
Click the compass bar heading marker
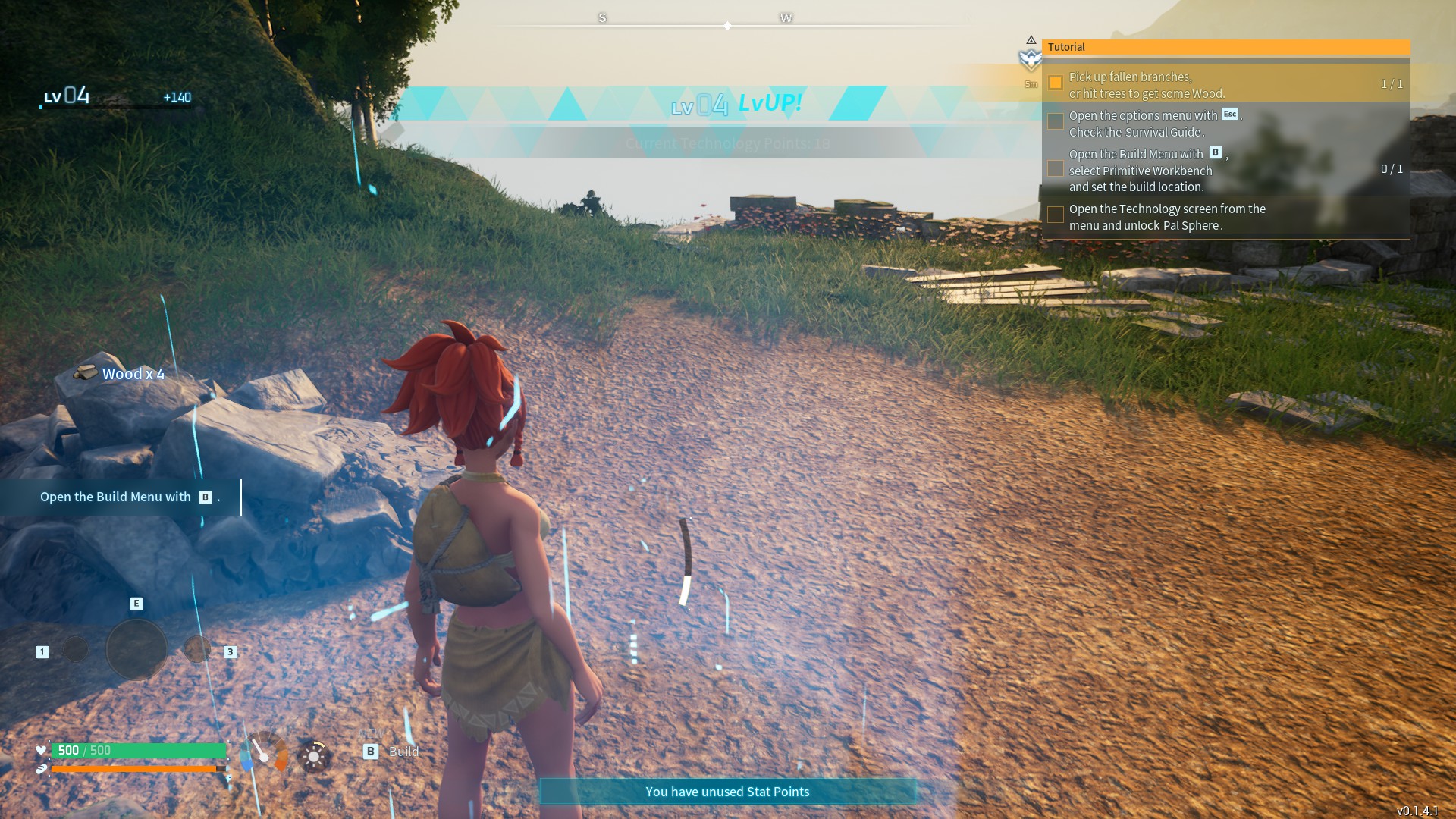[727, 26]
